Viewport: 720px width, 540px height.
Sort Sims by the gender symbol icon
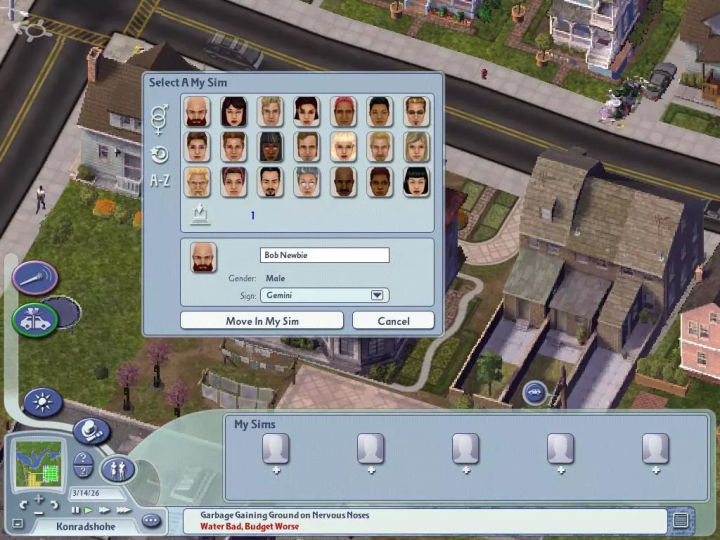160,118
